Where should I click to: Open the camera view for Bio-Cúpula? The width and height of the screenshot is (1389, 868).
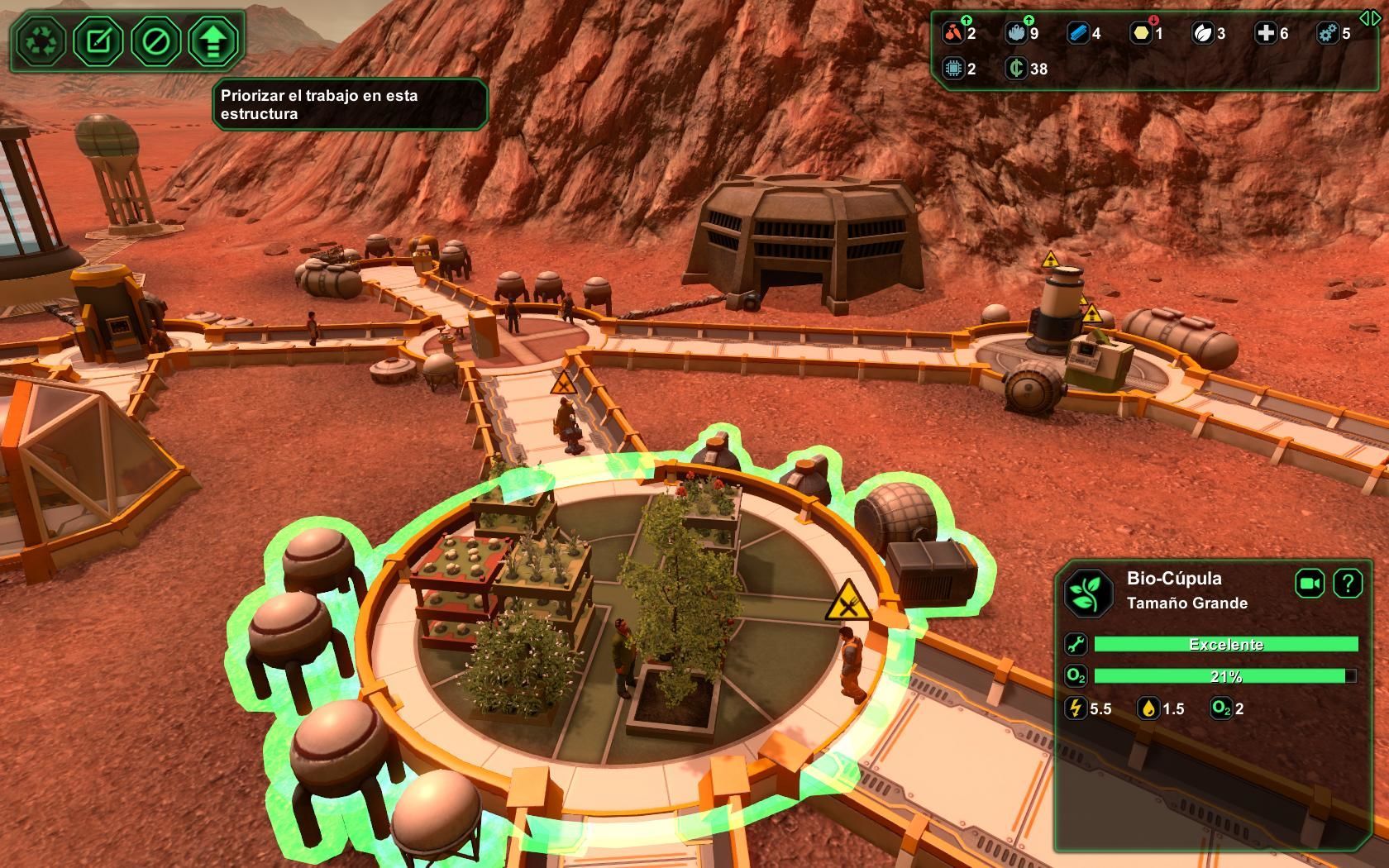(1310, 584)
